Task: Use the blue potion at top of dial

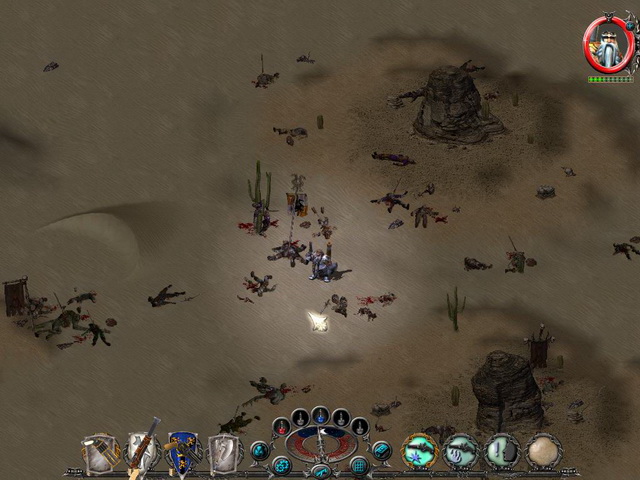Action: coord(320,413)
